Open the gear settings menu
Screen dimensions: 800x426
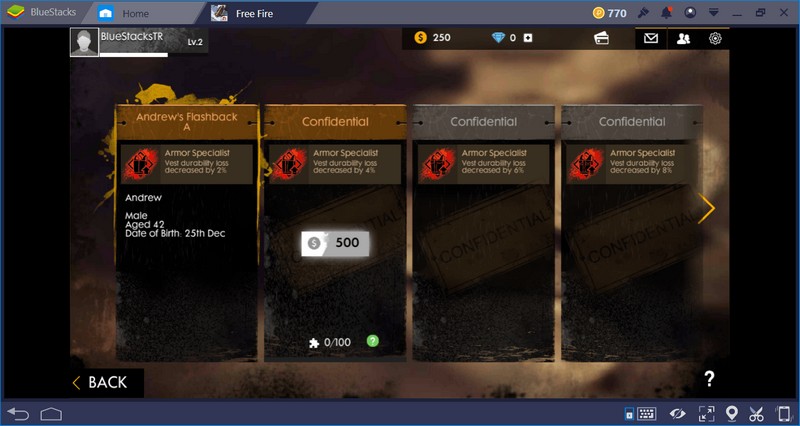point(715,39)
